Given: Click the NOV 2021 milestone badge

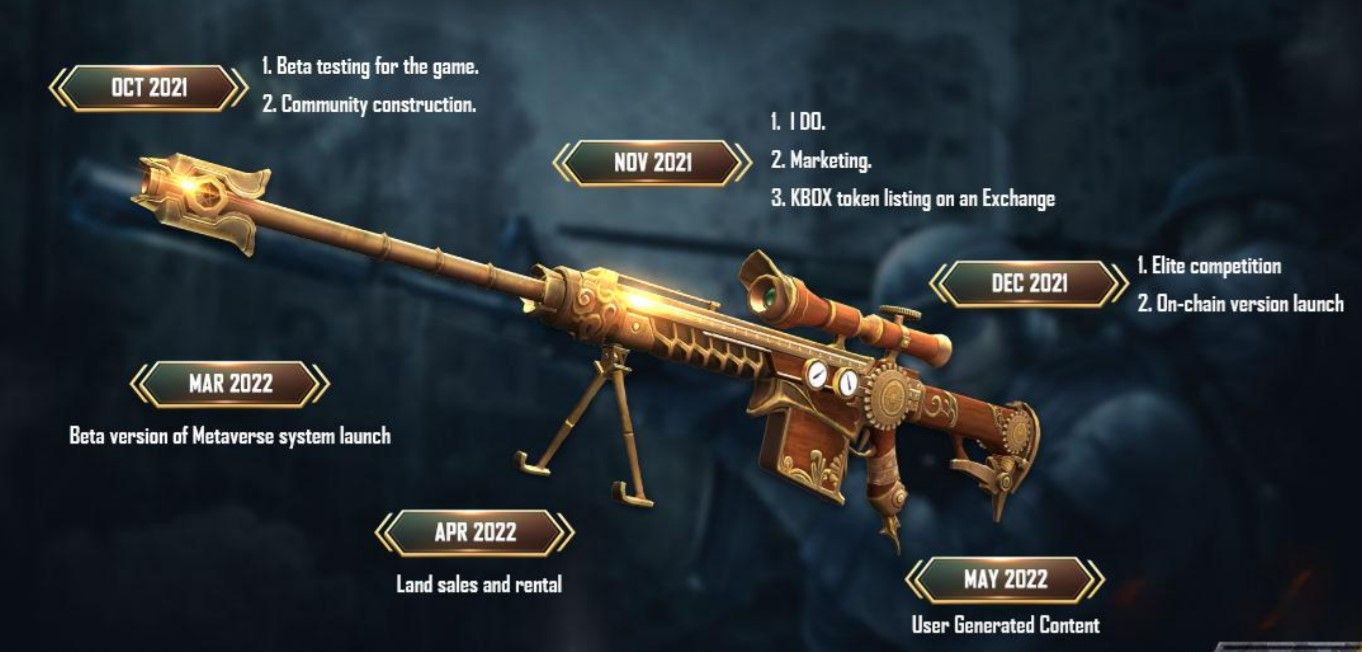Looking at the screenshot, I should pyautogui.click(x=652, y=163).
